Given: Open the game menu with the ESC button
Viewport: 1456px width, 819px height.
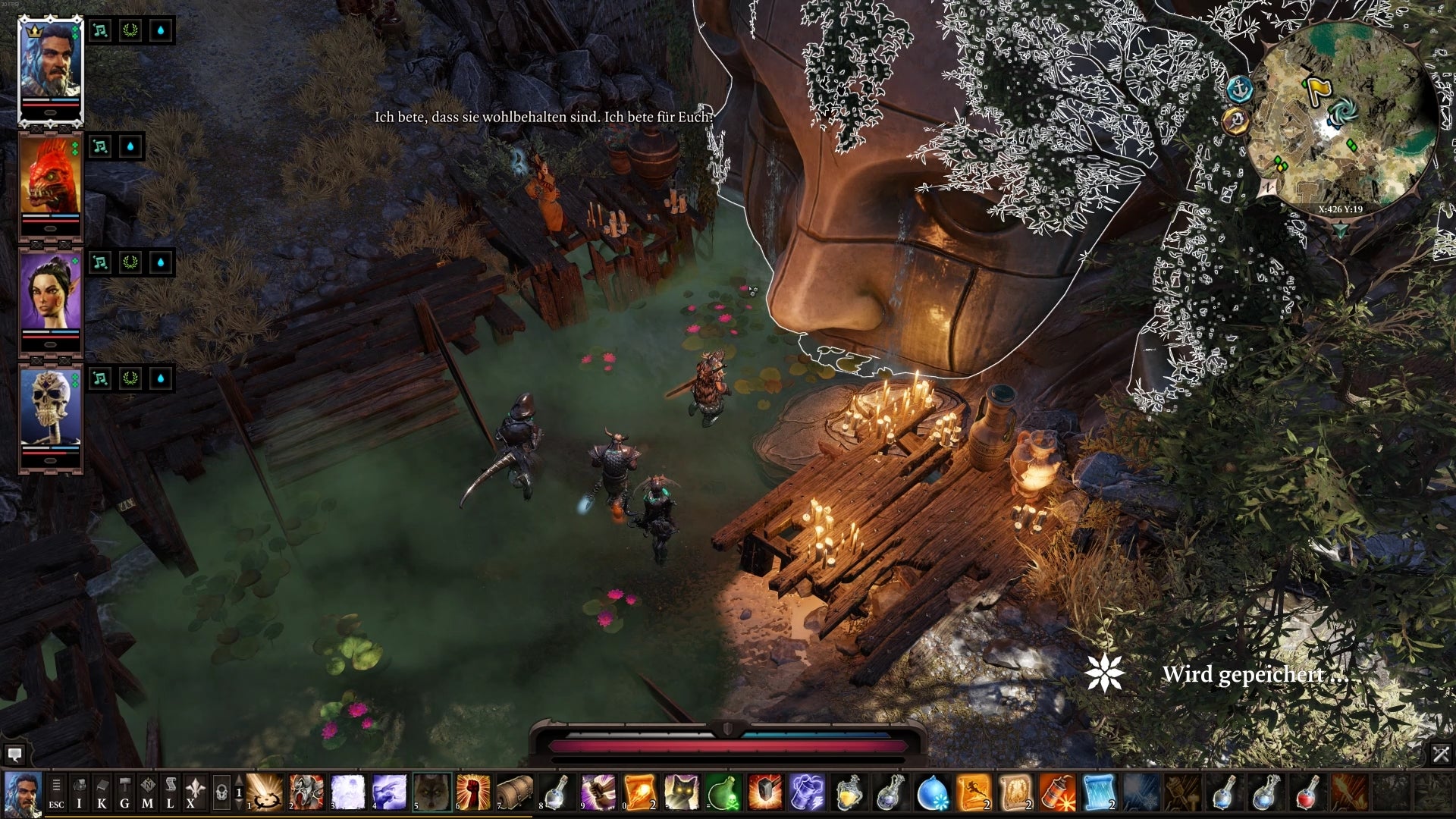Looking at the screenshot, I should click(55, 792).
